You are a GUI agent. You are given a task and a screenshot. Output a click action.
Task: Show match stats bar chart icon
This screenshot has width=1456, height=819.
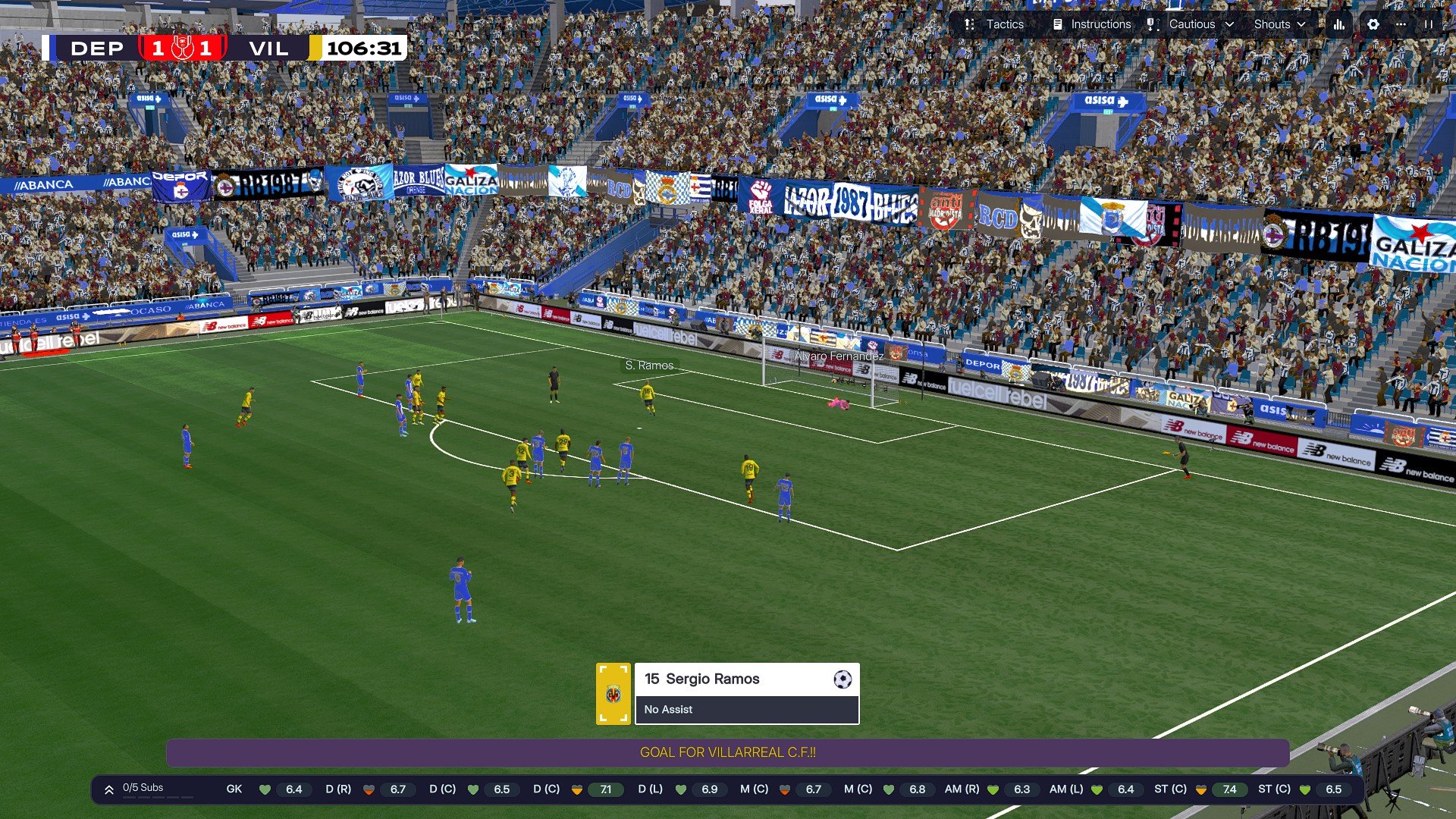click(1339, 24)
